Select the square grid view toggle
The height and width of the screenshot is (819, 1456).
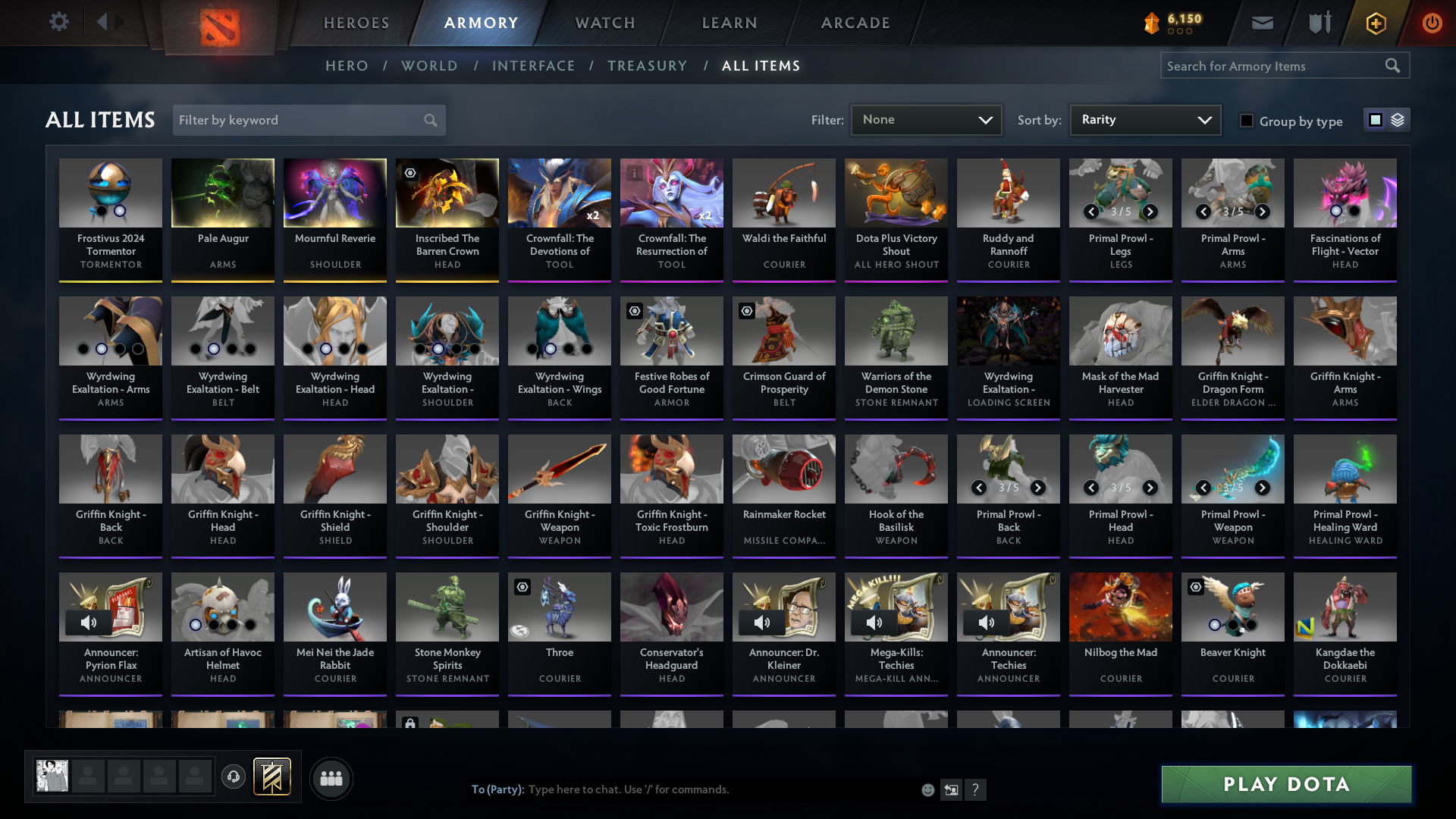click(1374, 119)
